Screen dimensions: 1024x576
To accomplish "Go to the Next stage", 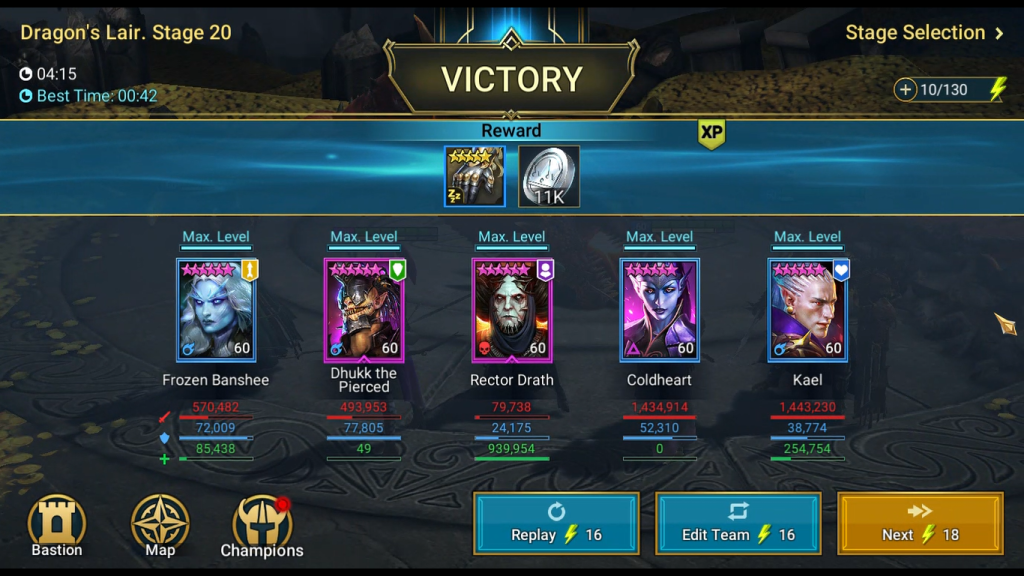I will (920, 523).
